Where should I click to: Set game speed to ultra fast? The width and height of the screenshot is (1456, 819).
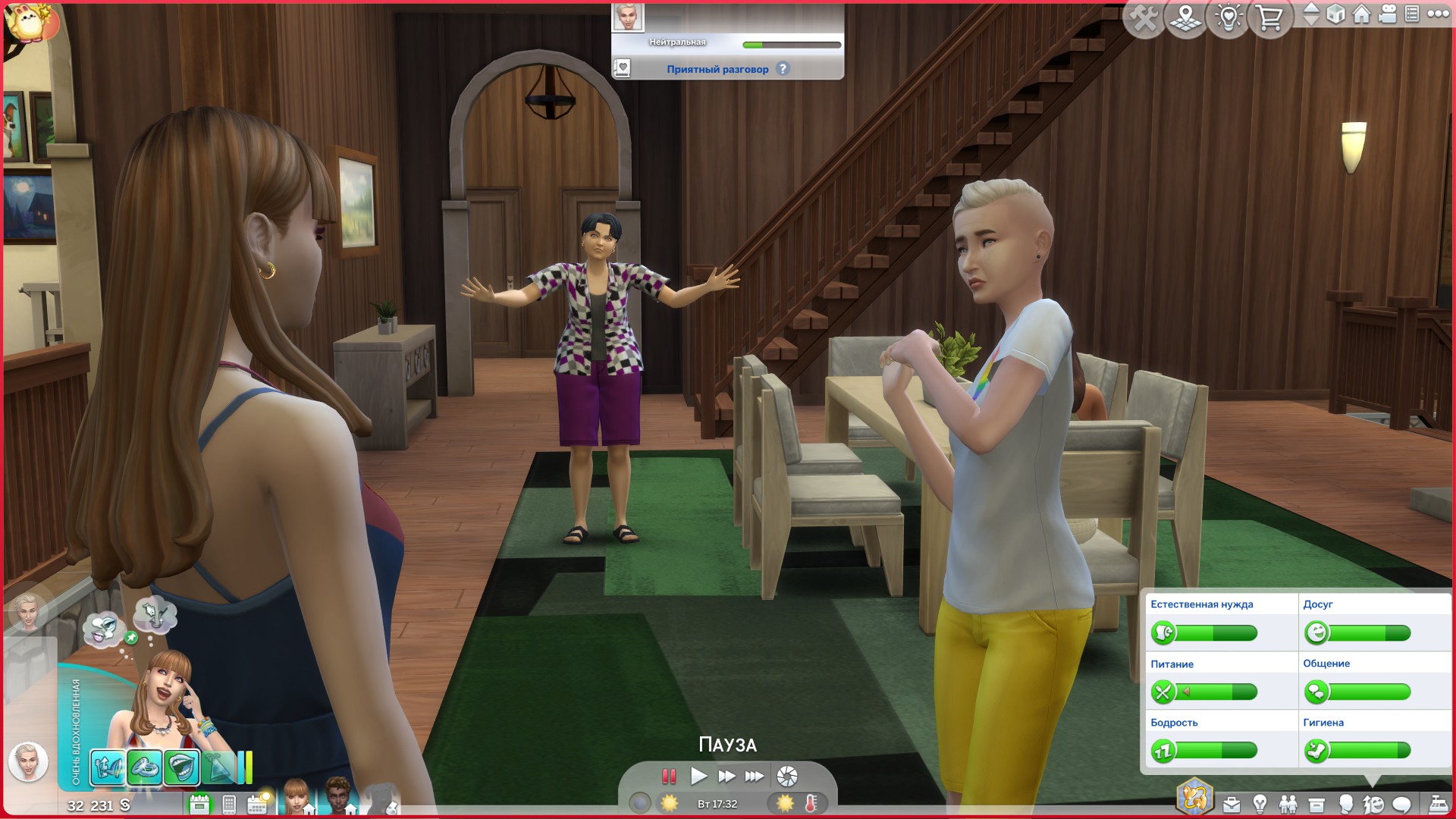[755, 776]
